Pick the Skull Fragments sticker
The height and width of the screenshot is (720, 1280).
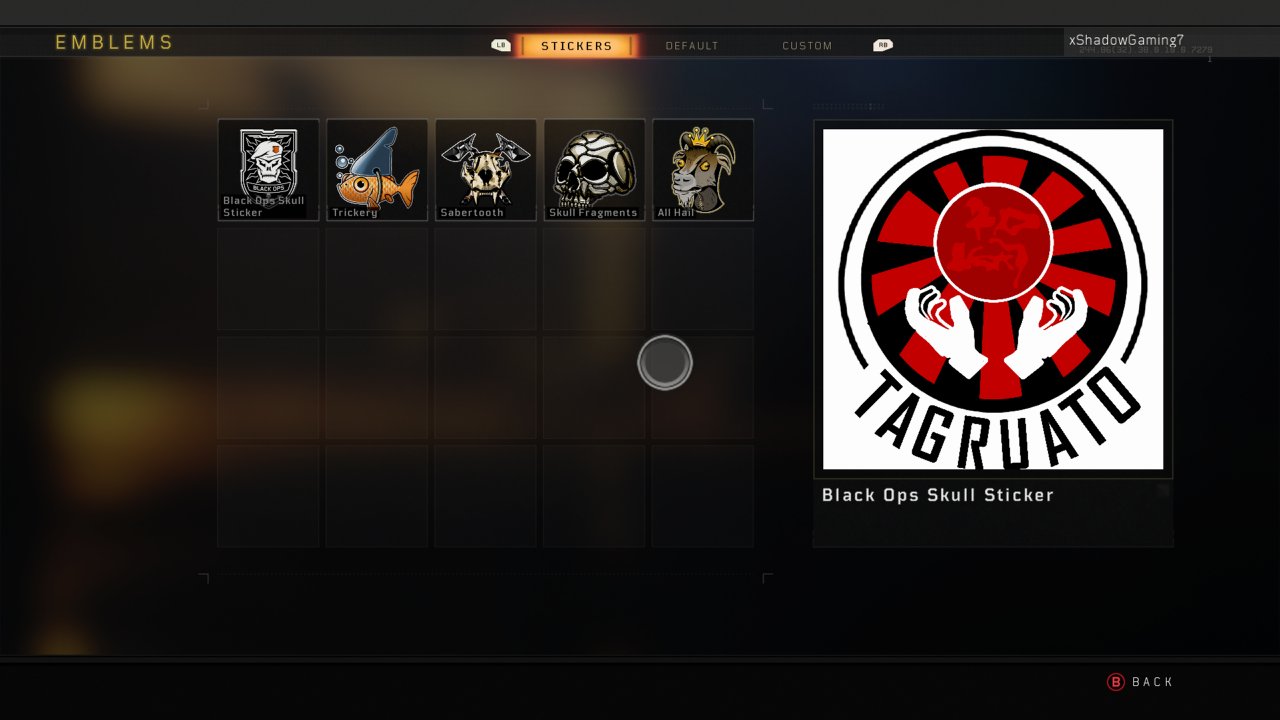coord(594,168)
